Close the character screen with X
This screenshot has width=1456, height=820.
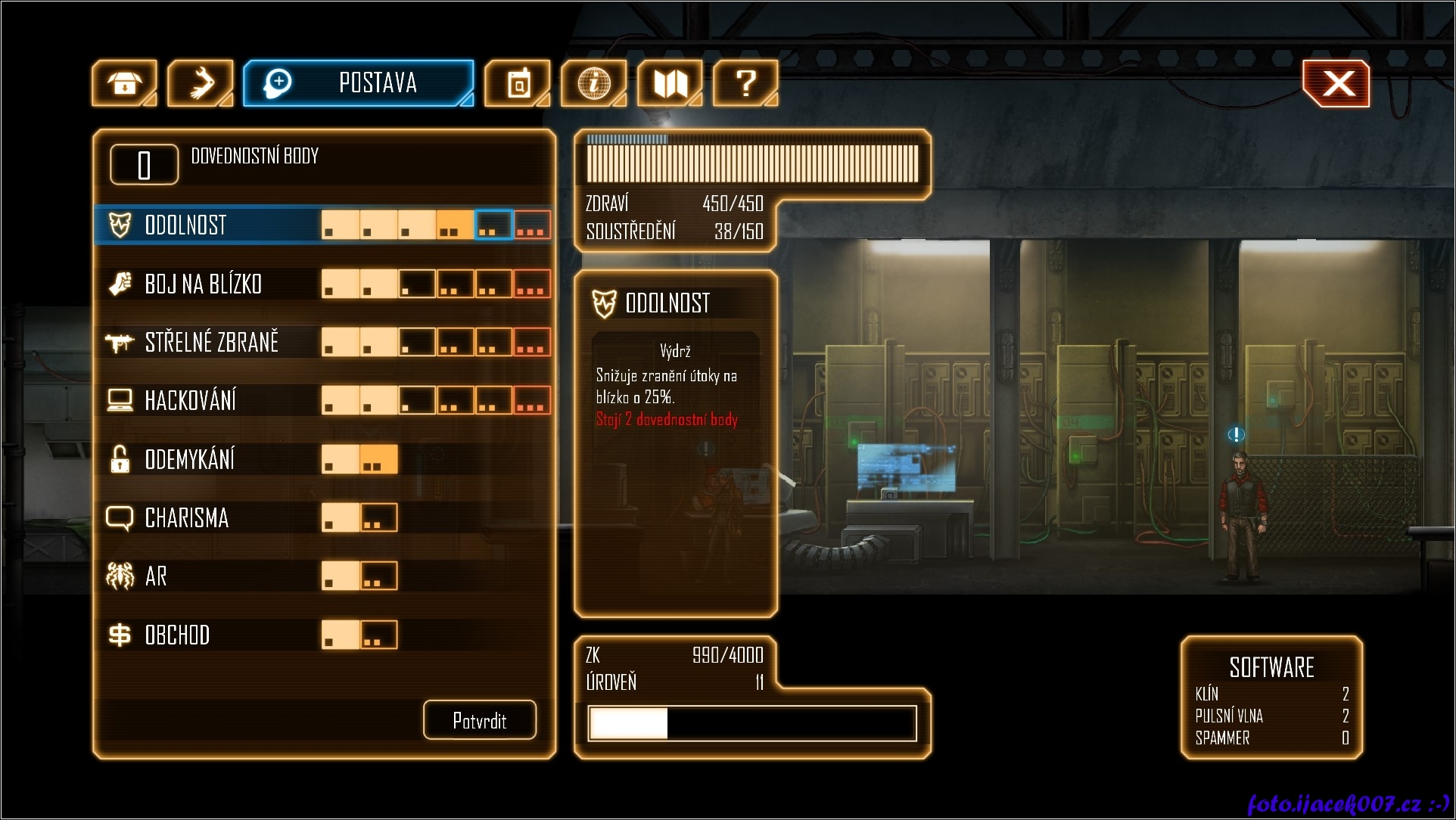click(x=1336, y=83)
